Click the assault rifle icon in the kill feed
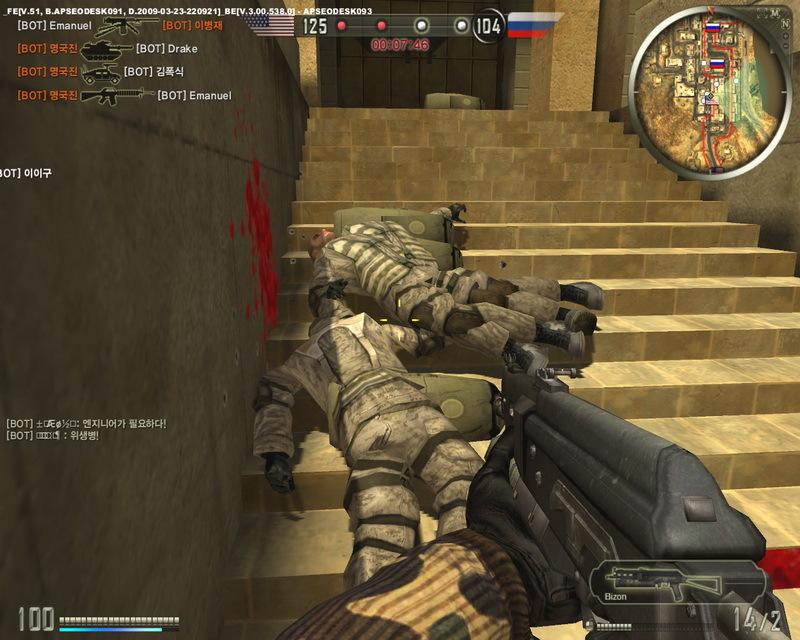This screenshot has height=640, width=800. (x=116, y=95)
